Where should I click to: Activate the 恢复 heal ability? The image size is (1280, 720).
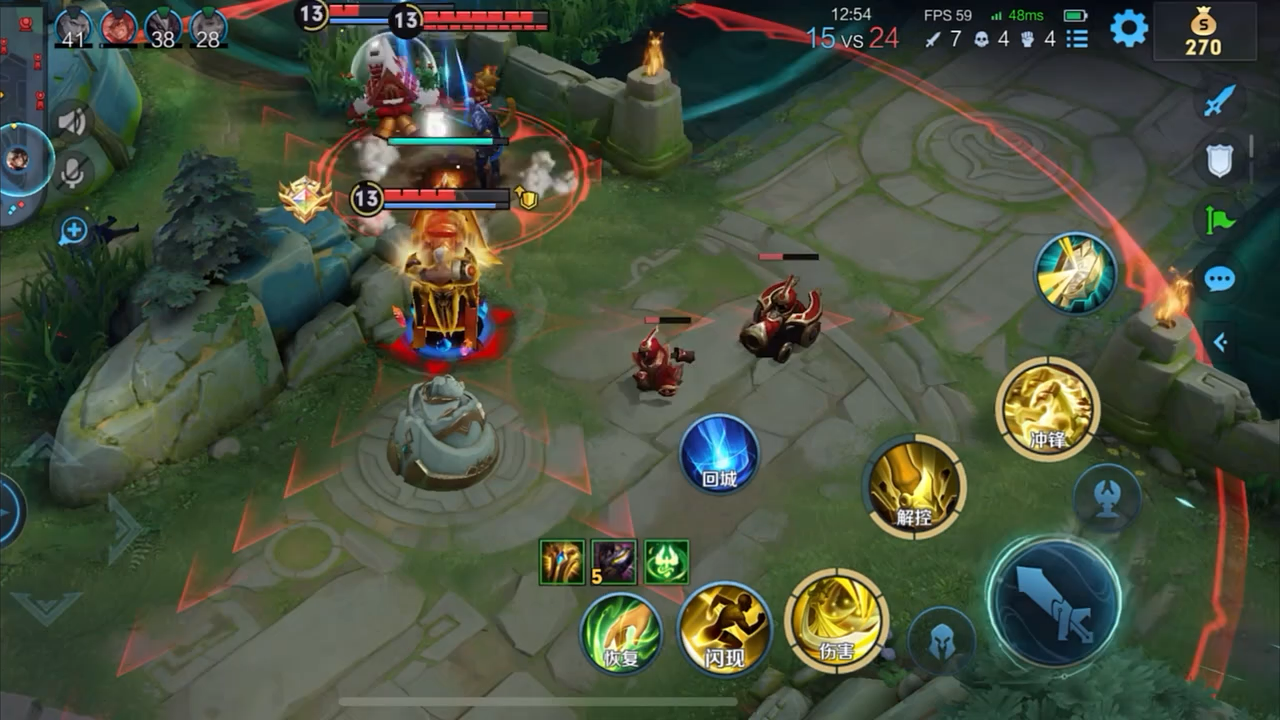click(x=621, y=632)
